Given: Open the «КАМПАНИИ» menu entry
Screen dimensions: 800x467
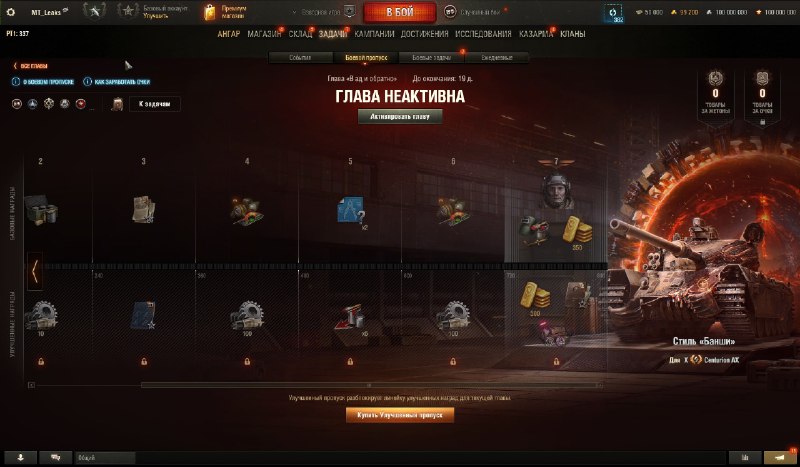Looking at the screenshot, I should (x=374, y=34).
